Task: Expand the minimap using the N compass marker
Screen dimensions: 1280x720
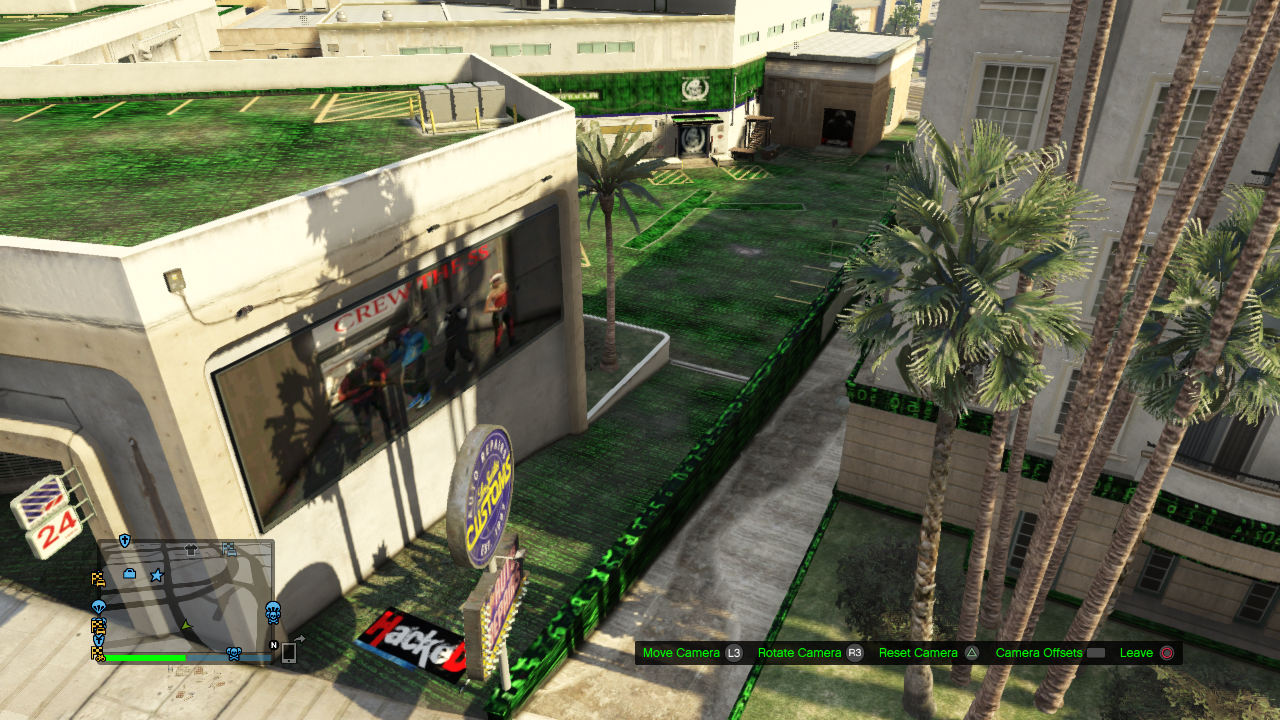Action: pos(274,645)
